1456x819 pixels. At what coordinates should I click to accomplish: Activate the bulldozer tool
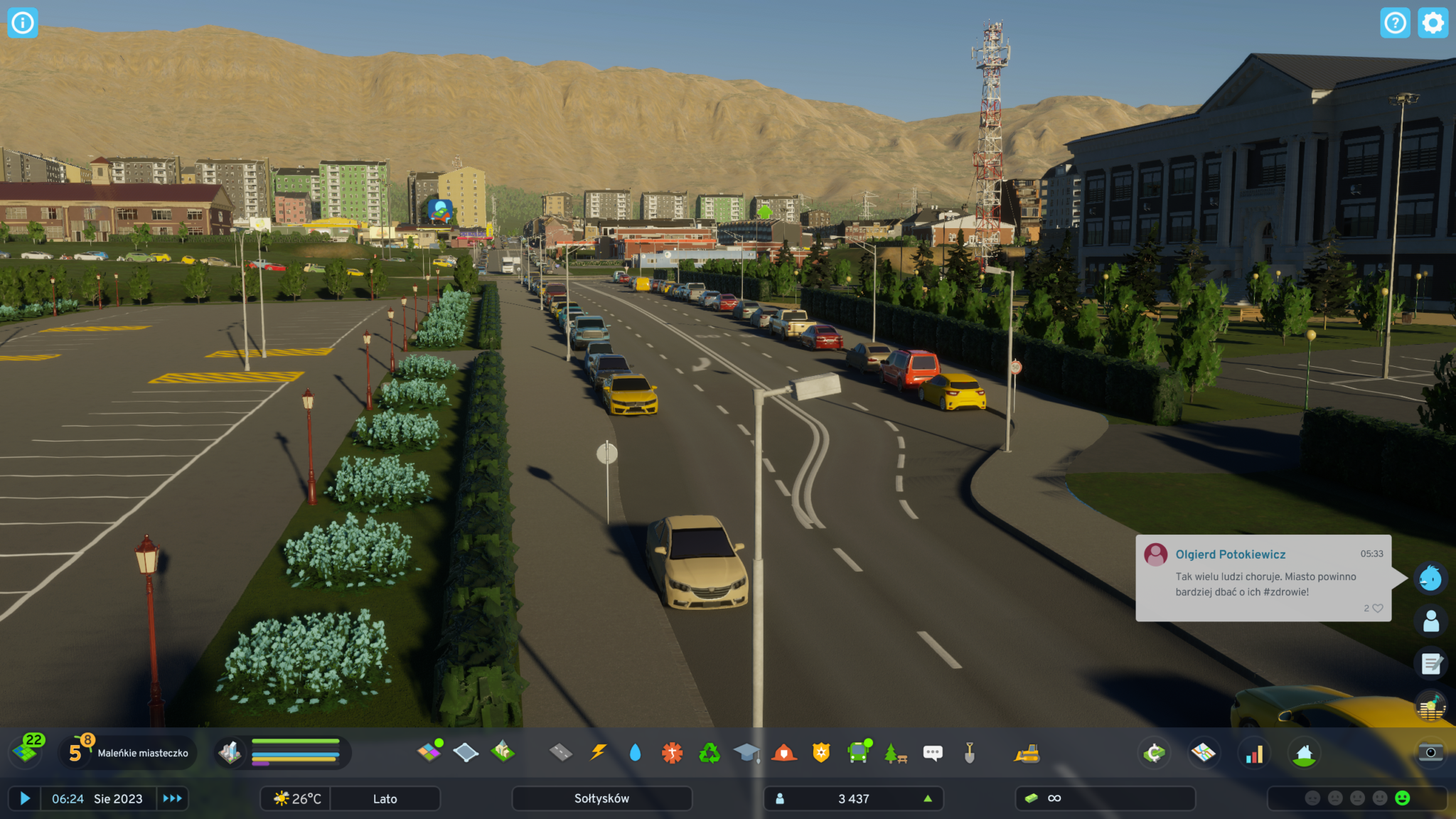click(x=1027, y=754)
